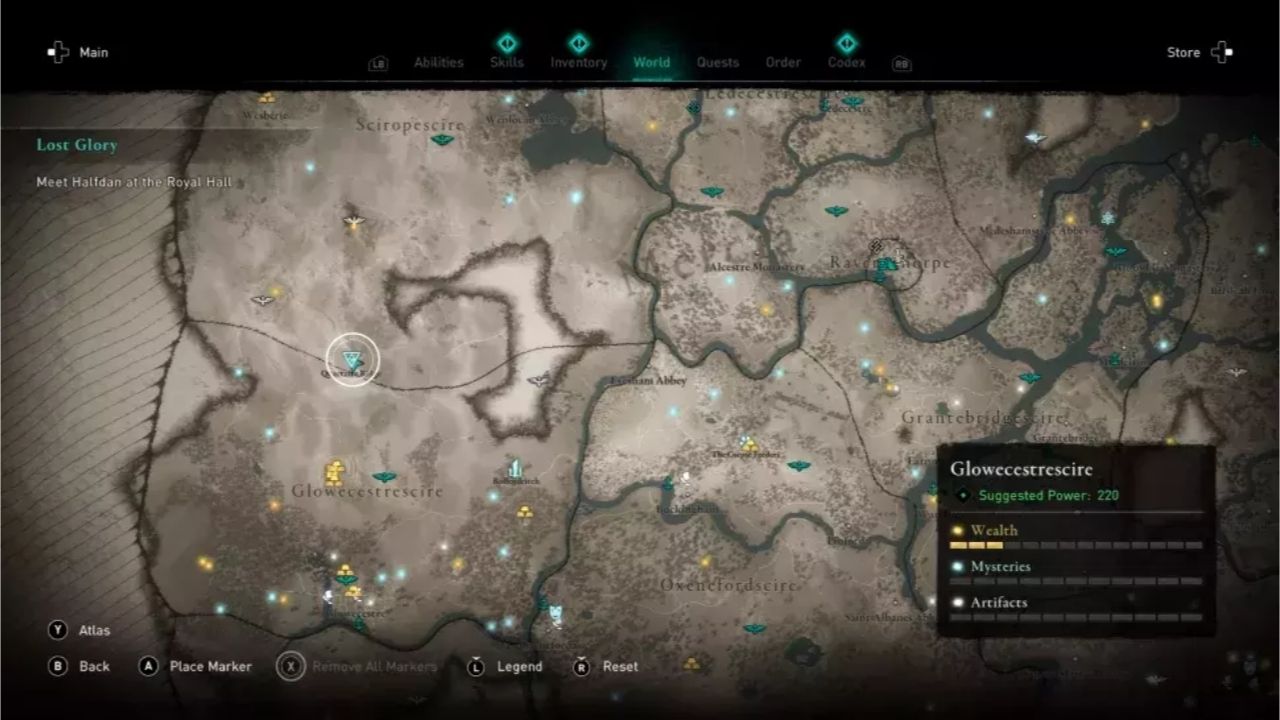Select the yellow wealth icon near The Corpse Feeders

pyautogui.click(x=750, y=445)
